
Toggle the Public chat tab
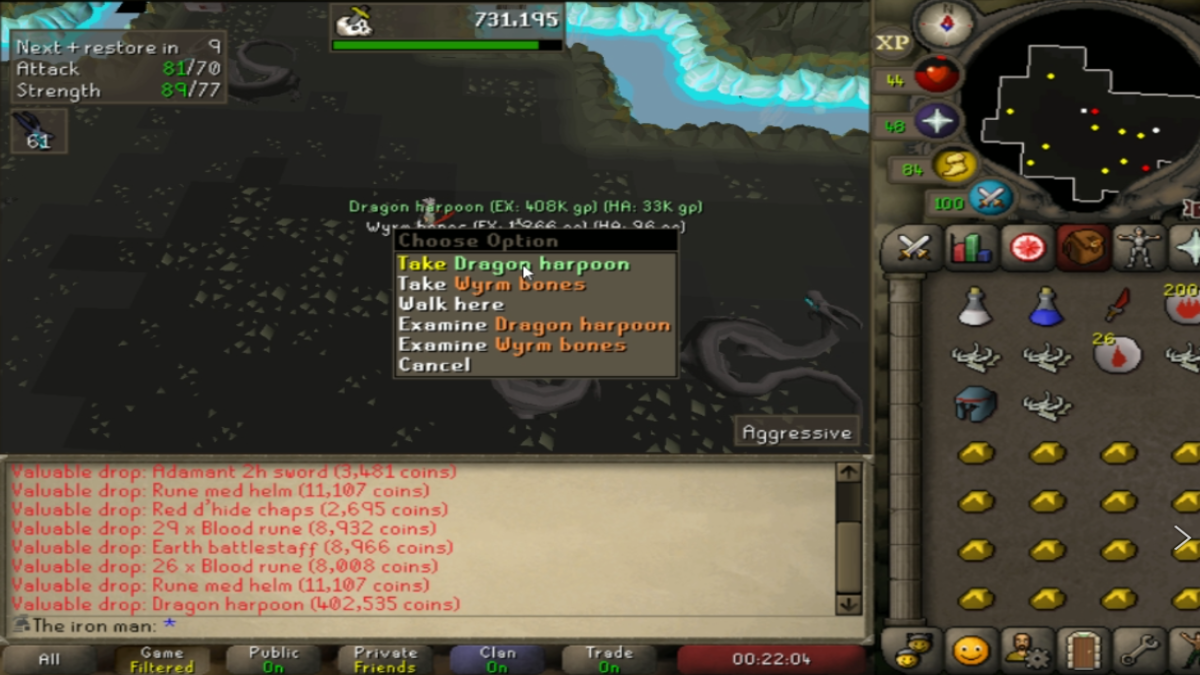(x=273, y=659)
